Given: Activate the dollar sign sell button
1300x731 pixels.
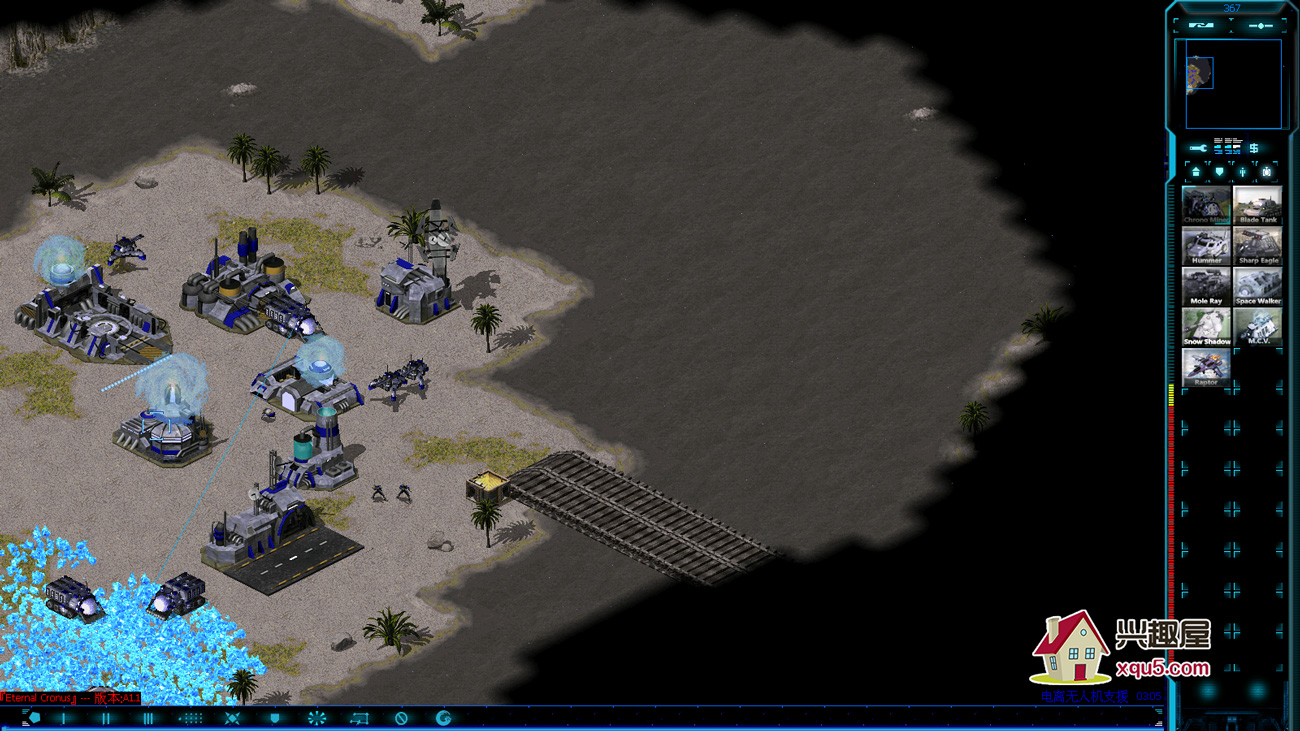Looking at the screenshot, I should tap(1253, 148).
